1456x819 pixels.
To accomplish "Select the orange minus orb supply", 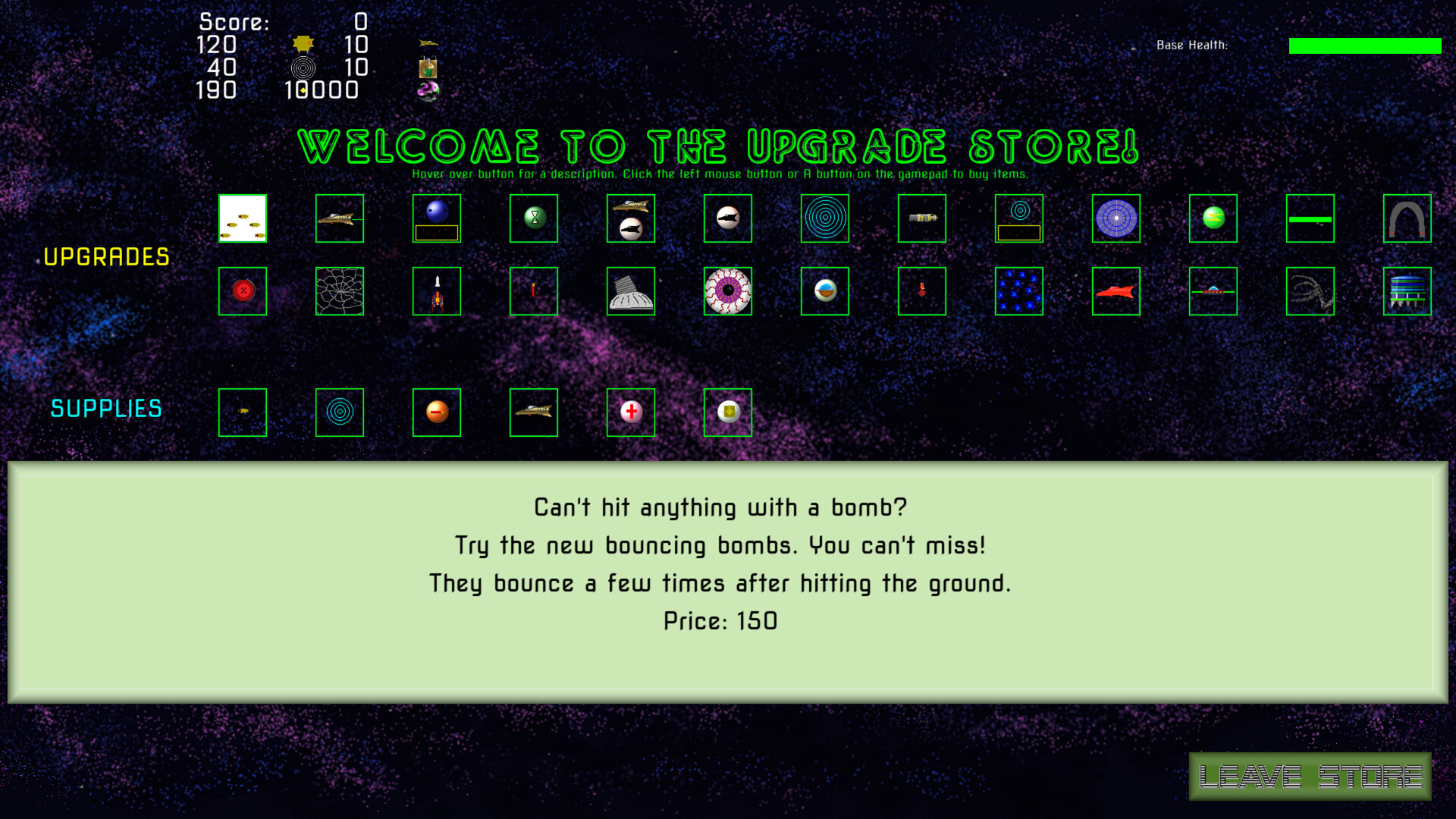I will 436,413.
